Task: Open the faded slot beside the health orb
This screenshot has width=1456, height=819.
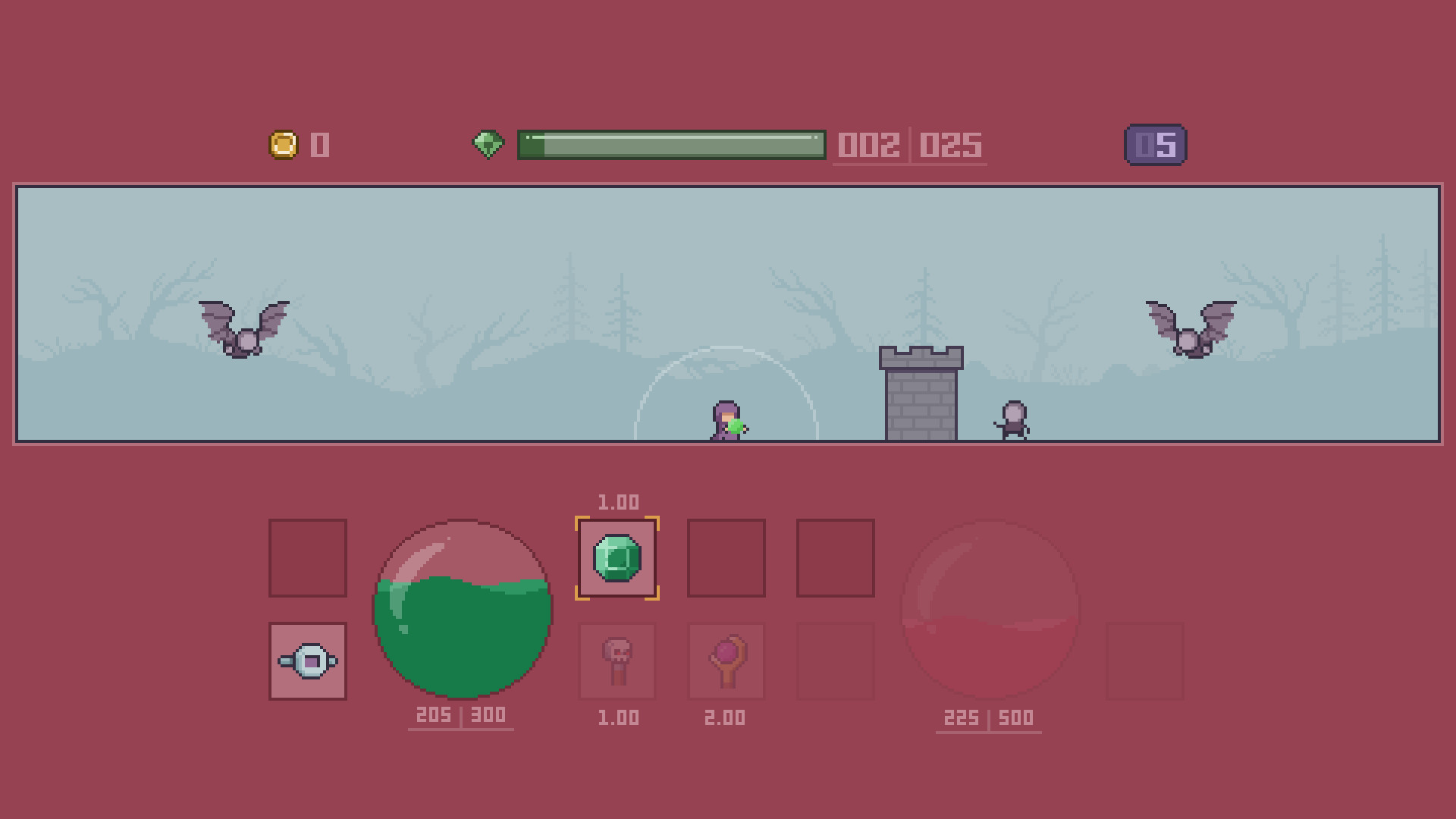Action: tap(1145, 660)
